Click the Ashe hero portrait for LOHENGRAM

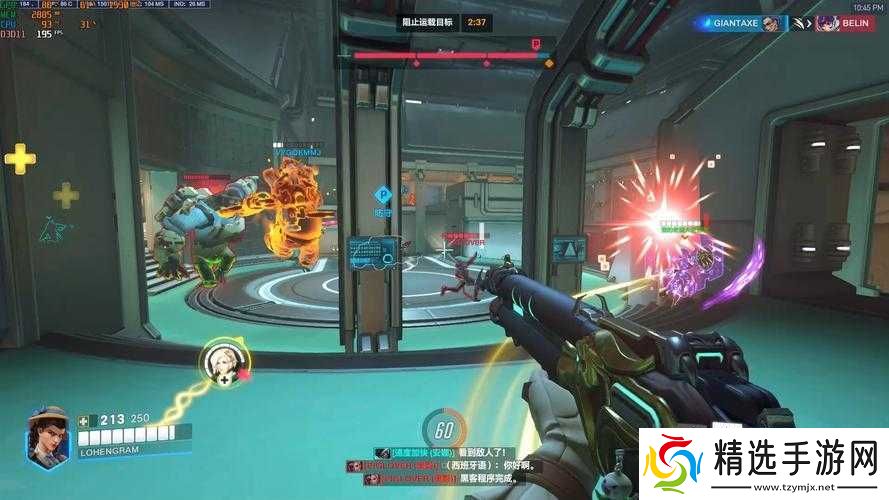click(48, 435)
